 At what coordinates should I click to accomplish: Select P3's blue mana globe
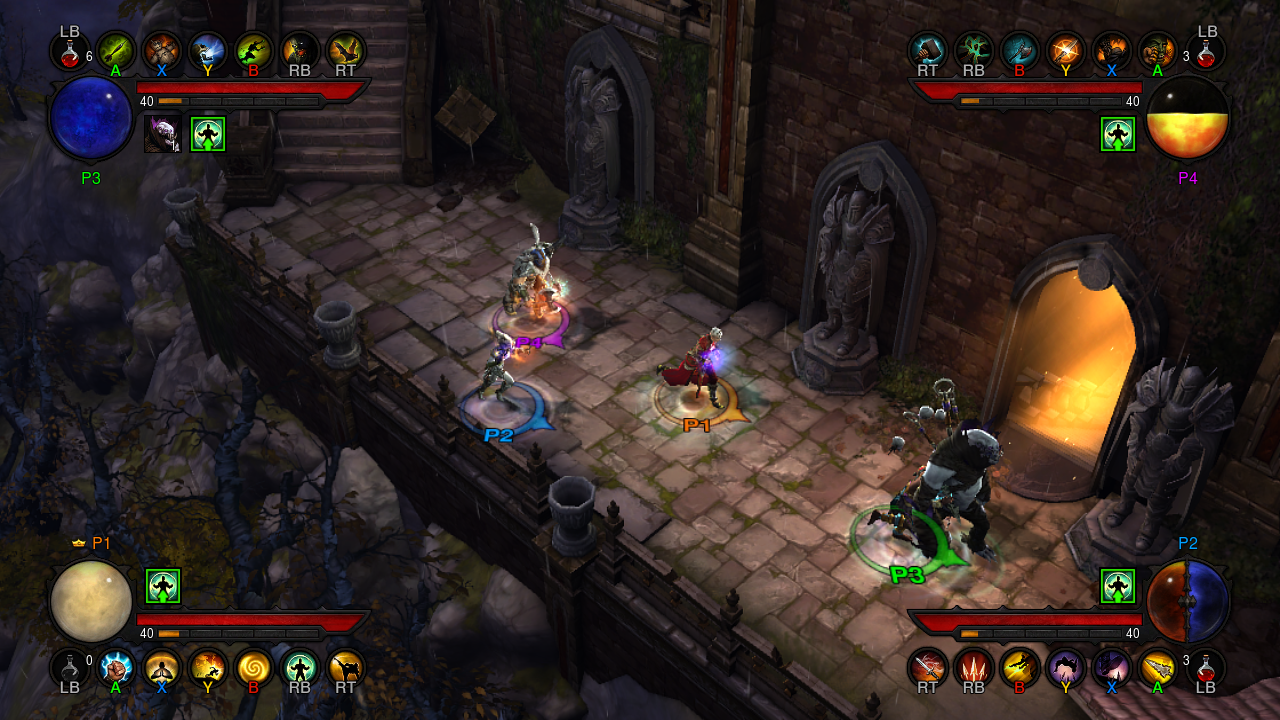(x=91, y=118)
